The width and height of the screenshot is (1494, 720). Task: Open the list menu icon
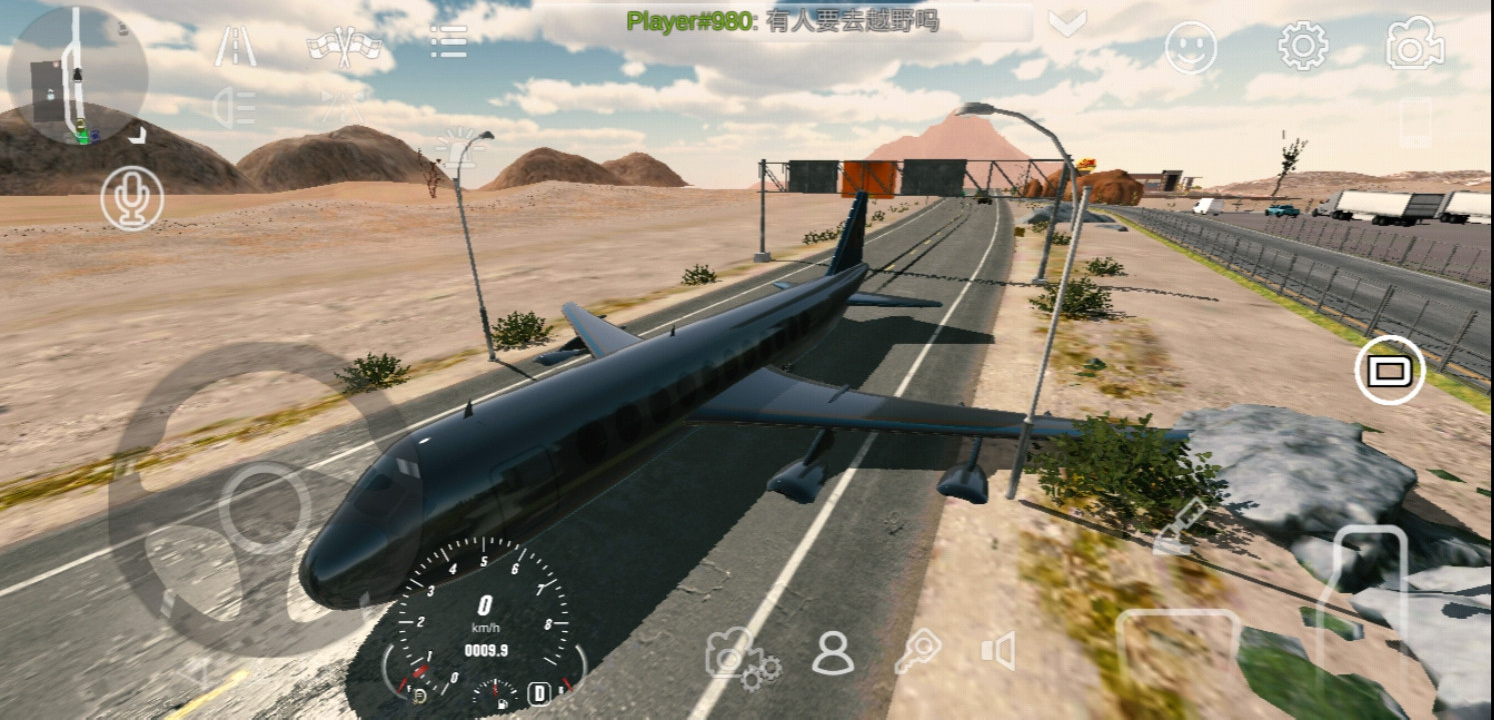448,42
